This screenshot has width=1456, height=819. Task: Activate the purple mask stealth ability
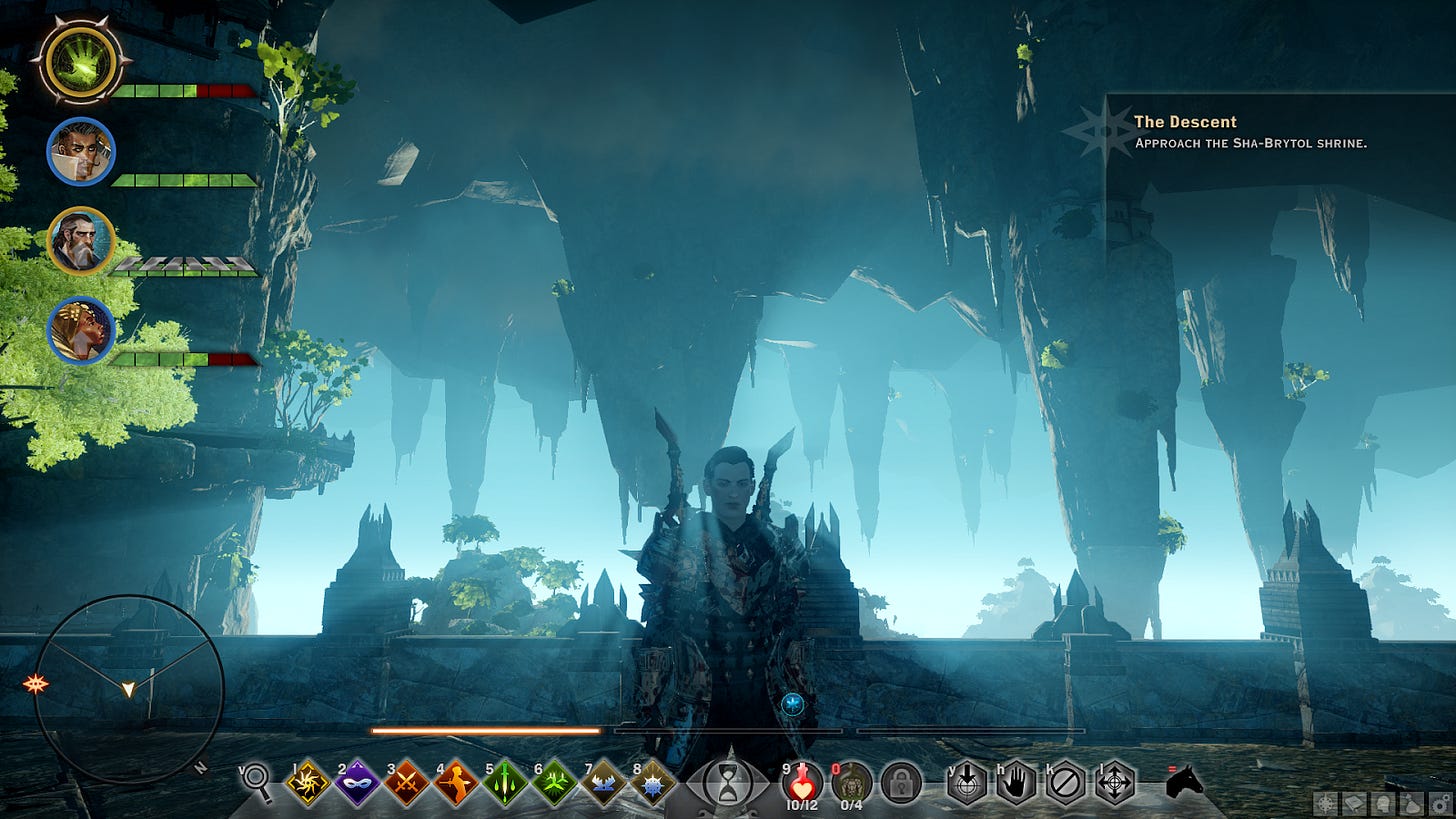pyautogui.click(x=357, y=782)
